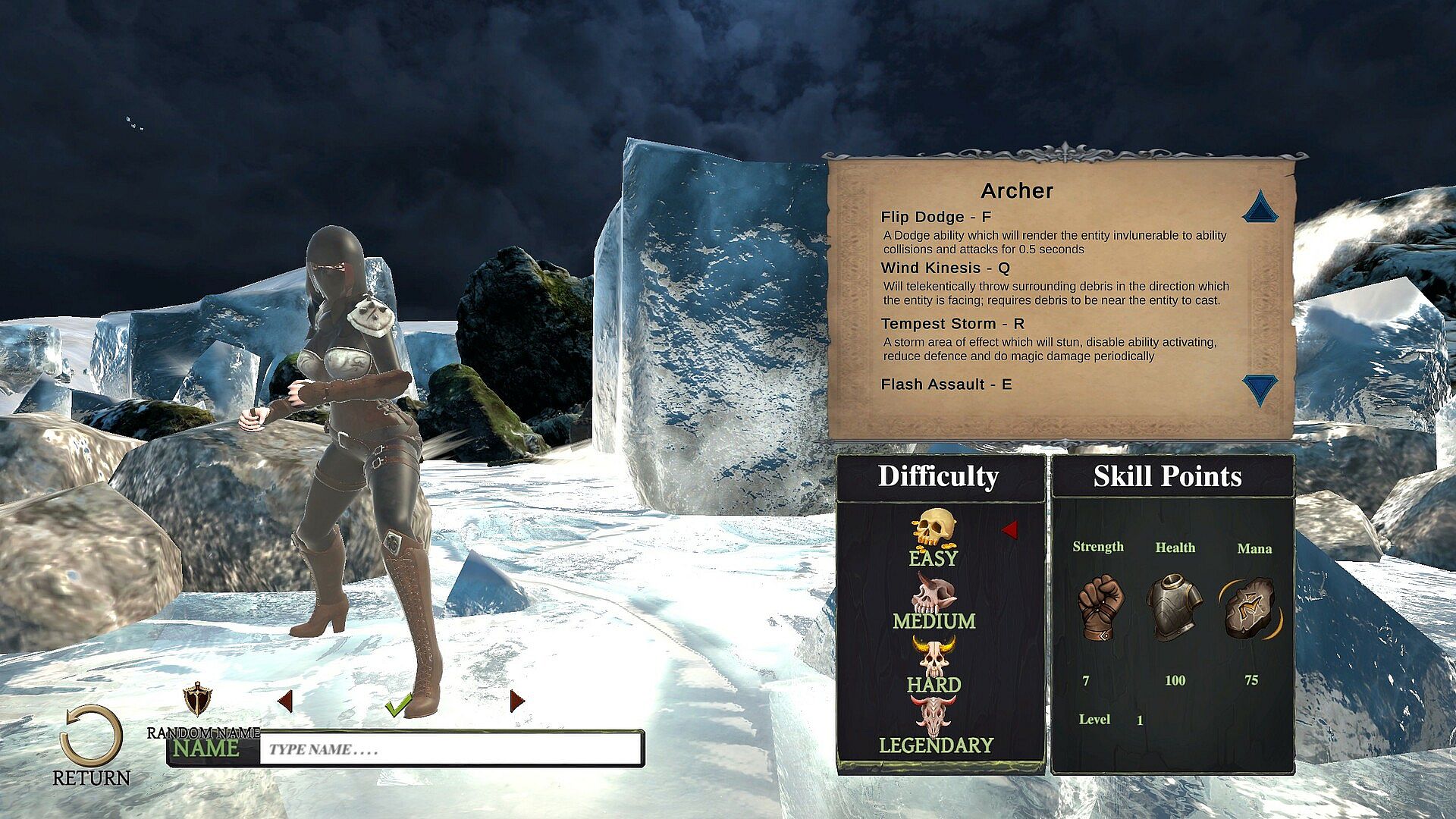
Task: Add a point to Strength fist icon
Action: pyautogui.click(x=1100, y=607)
